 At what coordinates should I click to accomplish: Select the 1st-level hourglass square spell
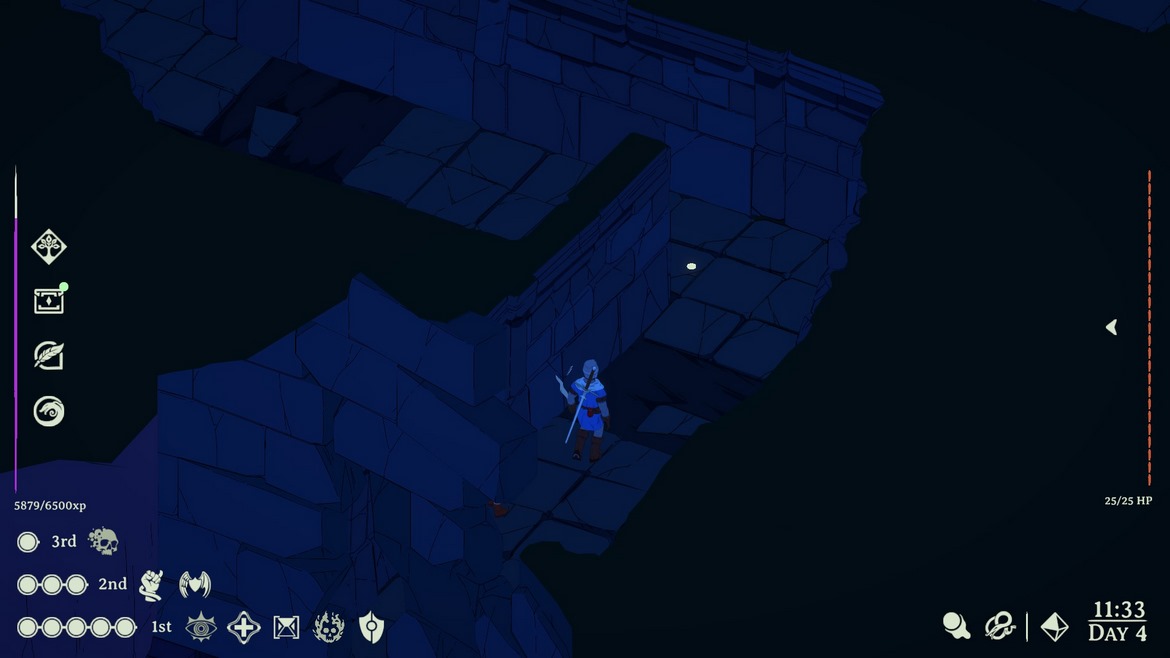tap(286, 627)
